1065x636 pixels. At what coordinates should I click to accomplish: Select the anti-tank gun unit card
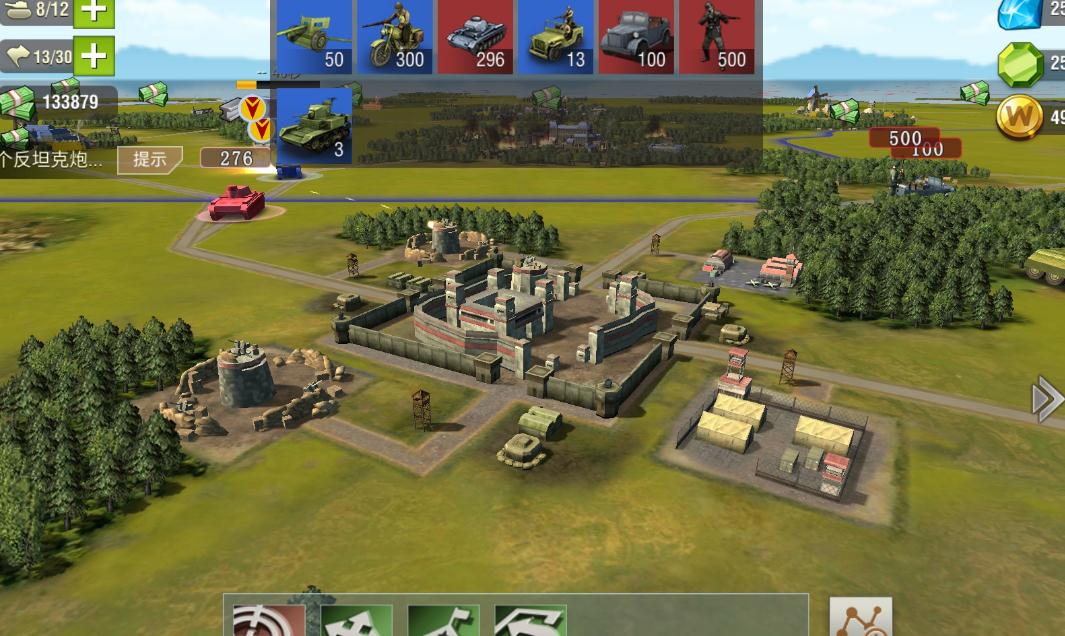[x=312, y=37]
